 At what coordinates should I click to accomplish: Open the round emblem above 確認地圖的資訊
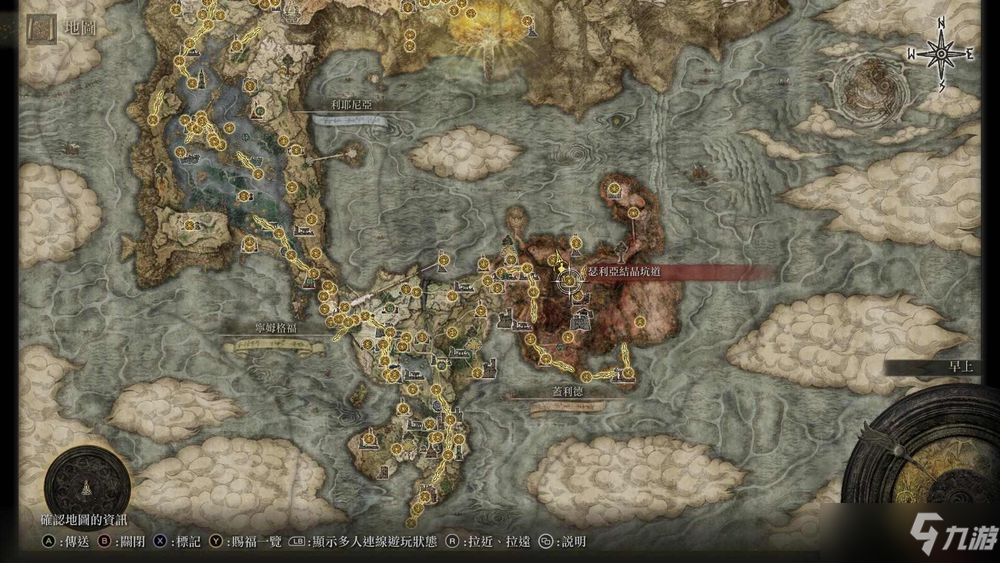pos(86,488)
